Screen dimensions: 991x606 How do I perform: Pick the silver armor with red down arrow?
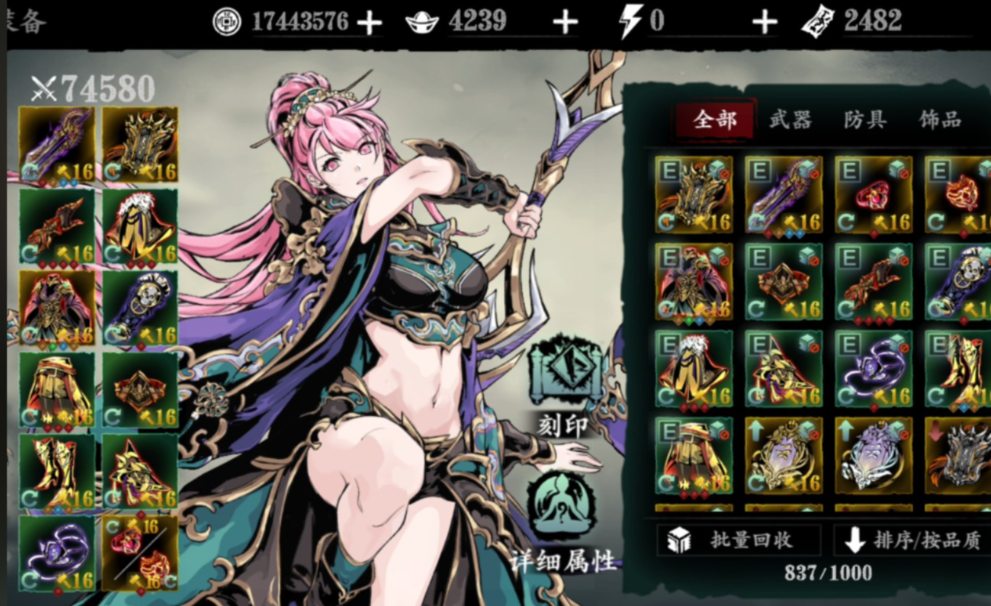click(958, 455)
